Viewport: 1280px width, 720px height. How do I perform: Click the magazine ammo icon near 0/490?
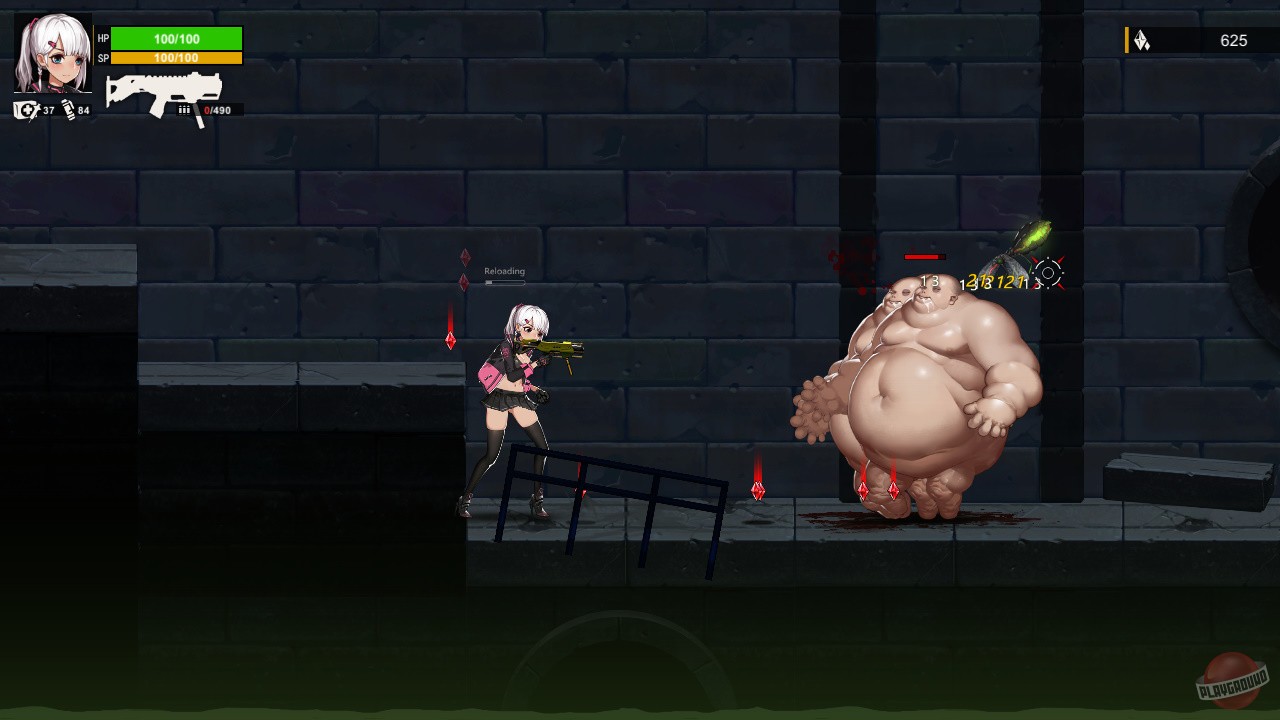click(x=185, y=108)
